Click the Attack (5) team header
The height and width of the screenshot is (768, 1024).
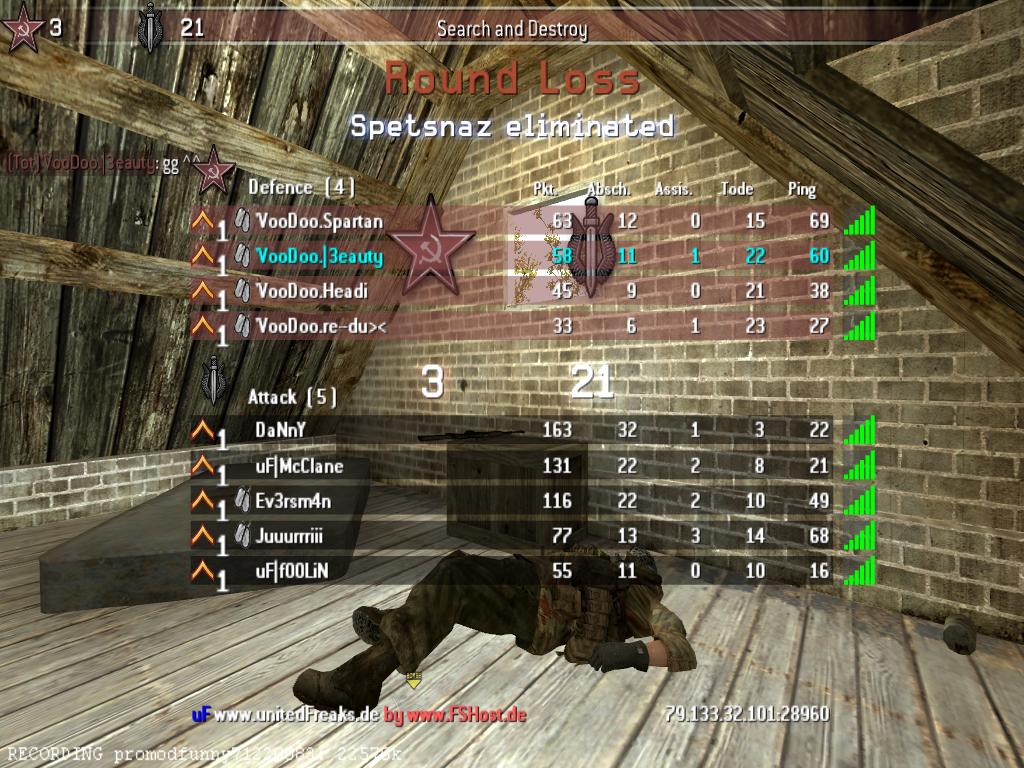292,397
